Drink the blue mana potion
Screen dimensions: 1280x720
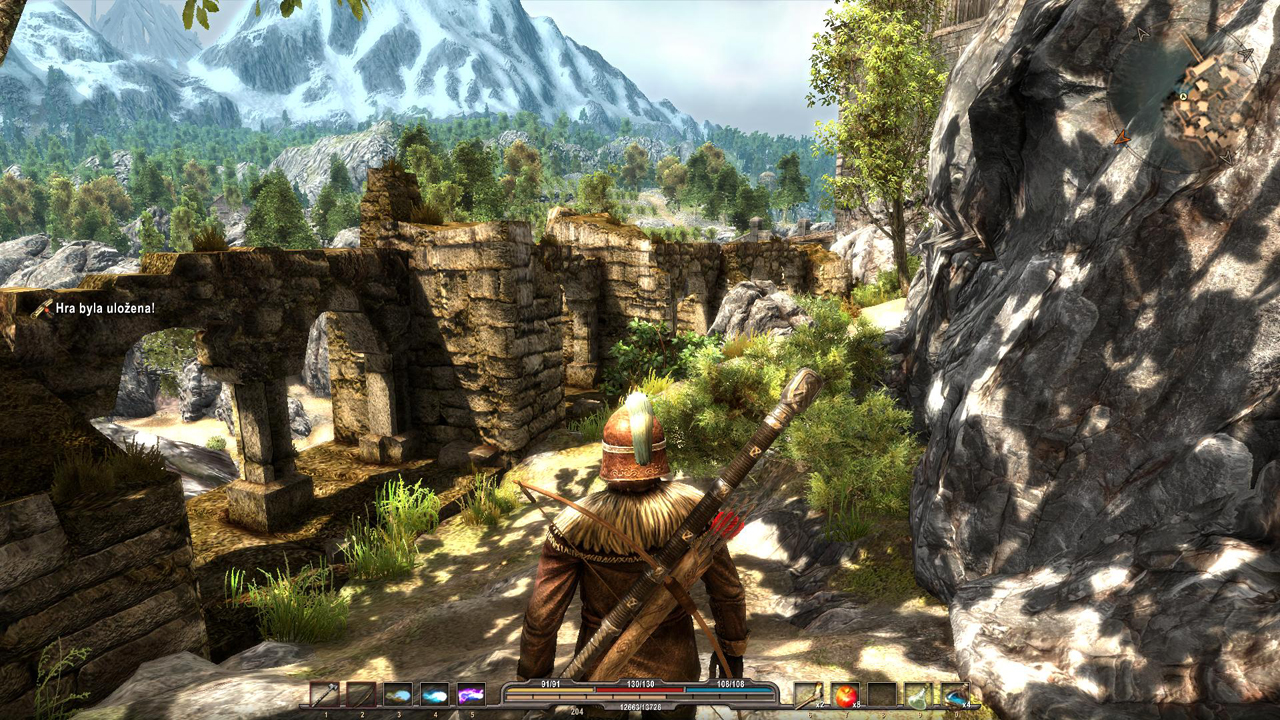tap(955, 695)
